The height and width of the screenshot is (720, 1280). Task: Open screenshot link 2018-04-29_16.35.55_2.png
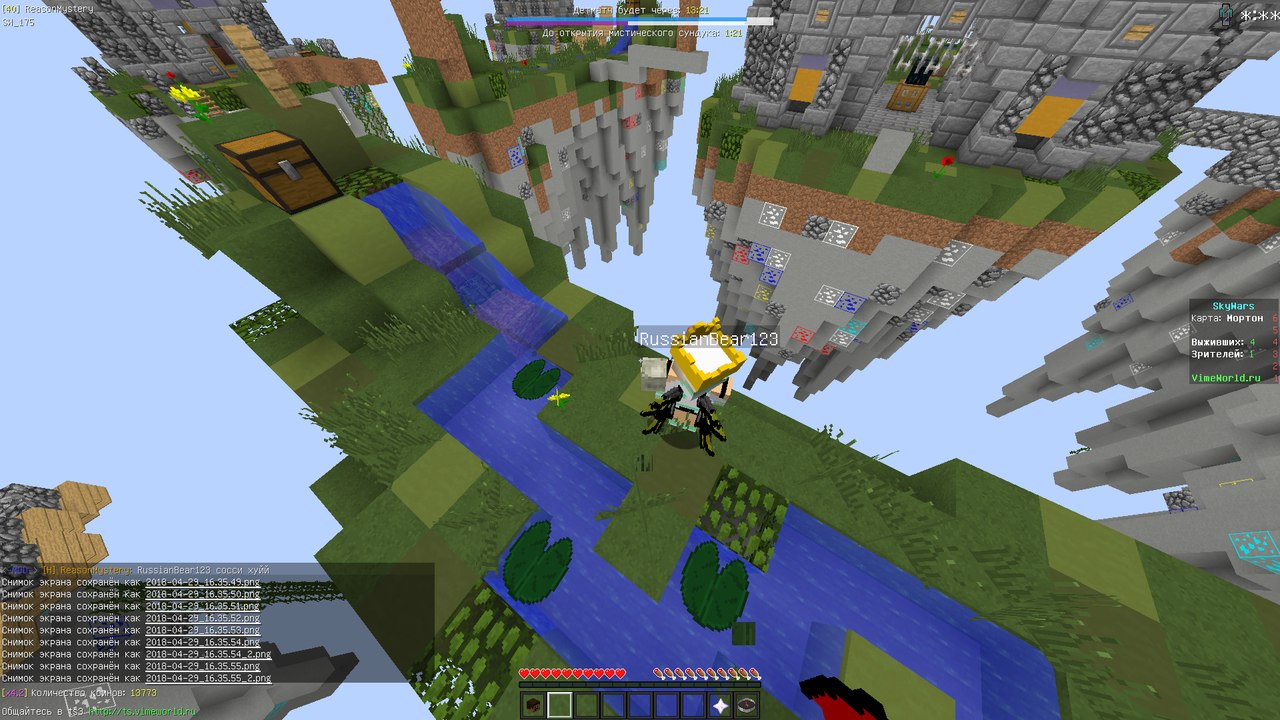pyautogui.click(x=208, y=678)
